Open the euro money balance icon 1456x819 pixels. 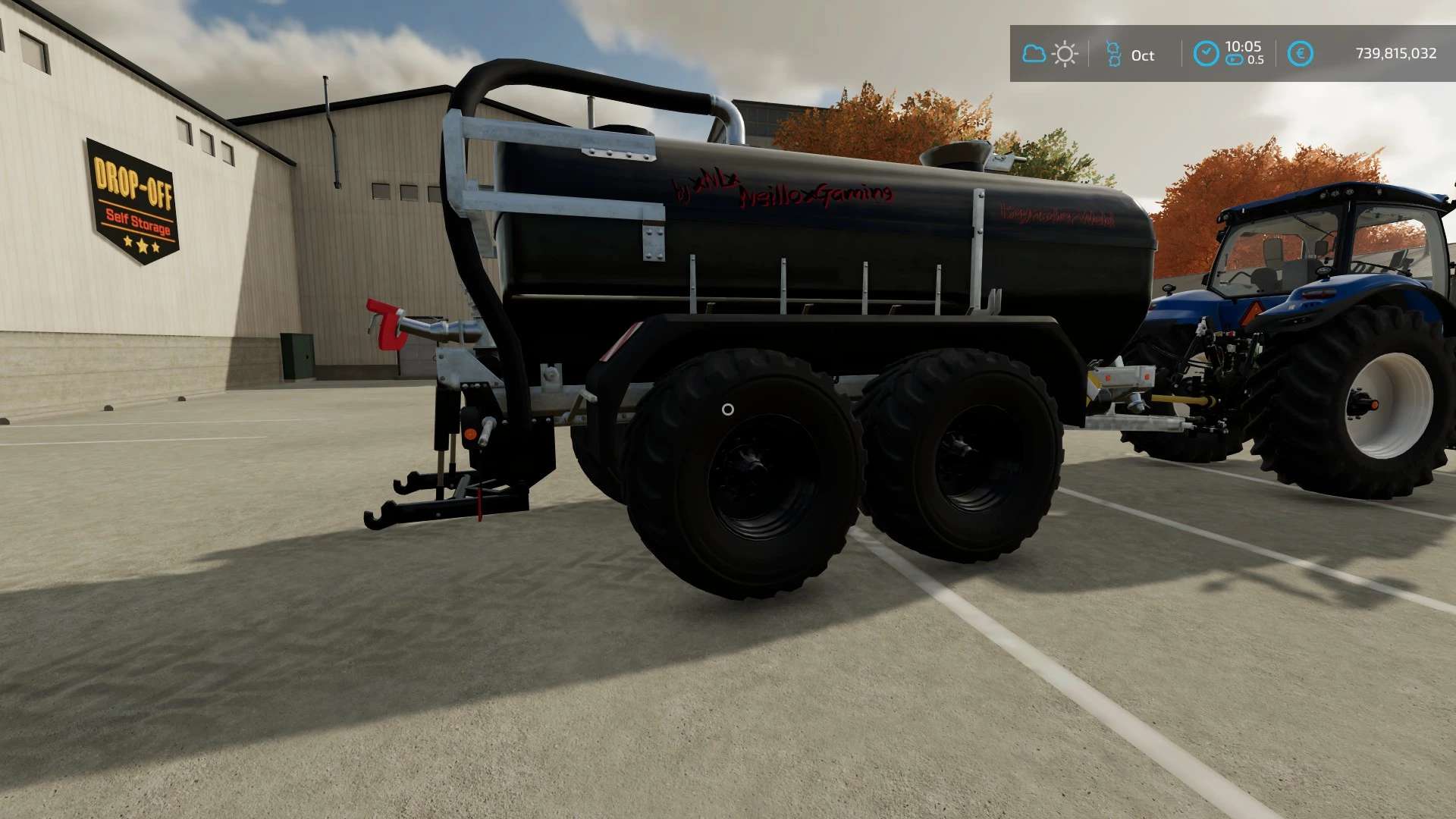pos(1300,53)
